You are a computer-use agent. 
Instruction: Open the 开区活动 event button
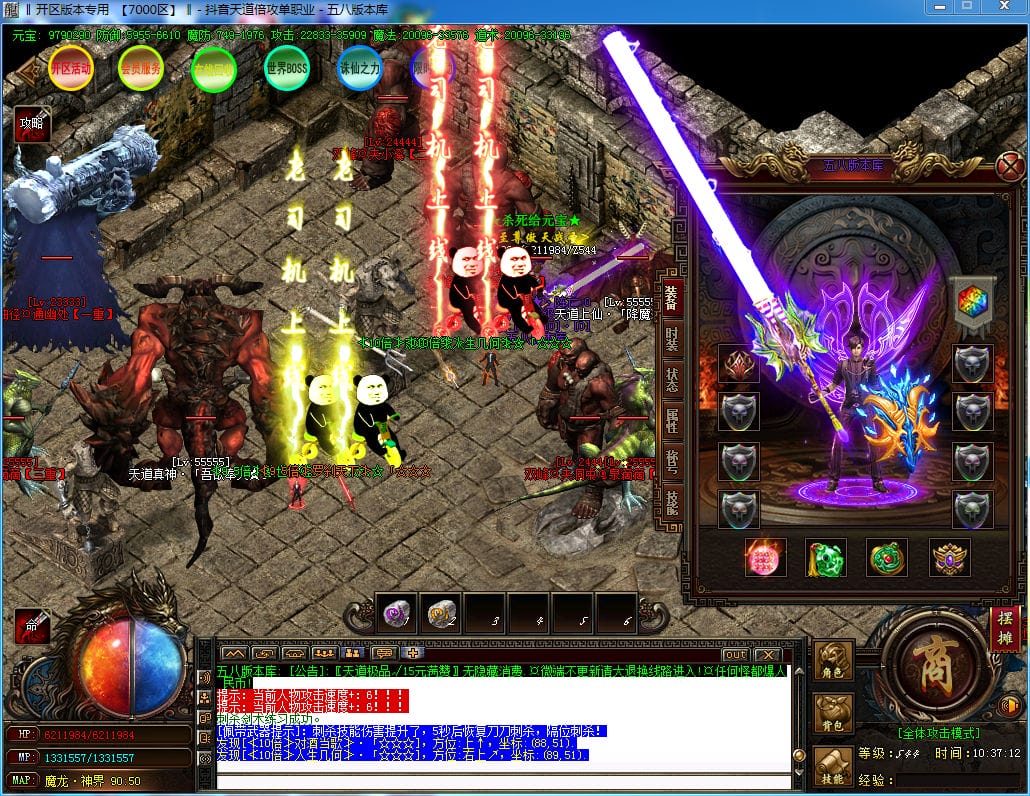click(70, 68)
